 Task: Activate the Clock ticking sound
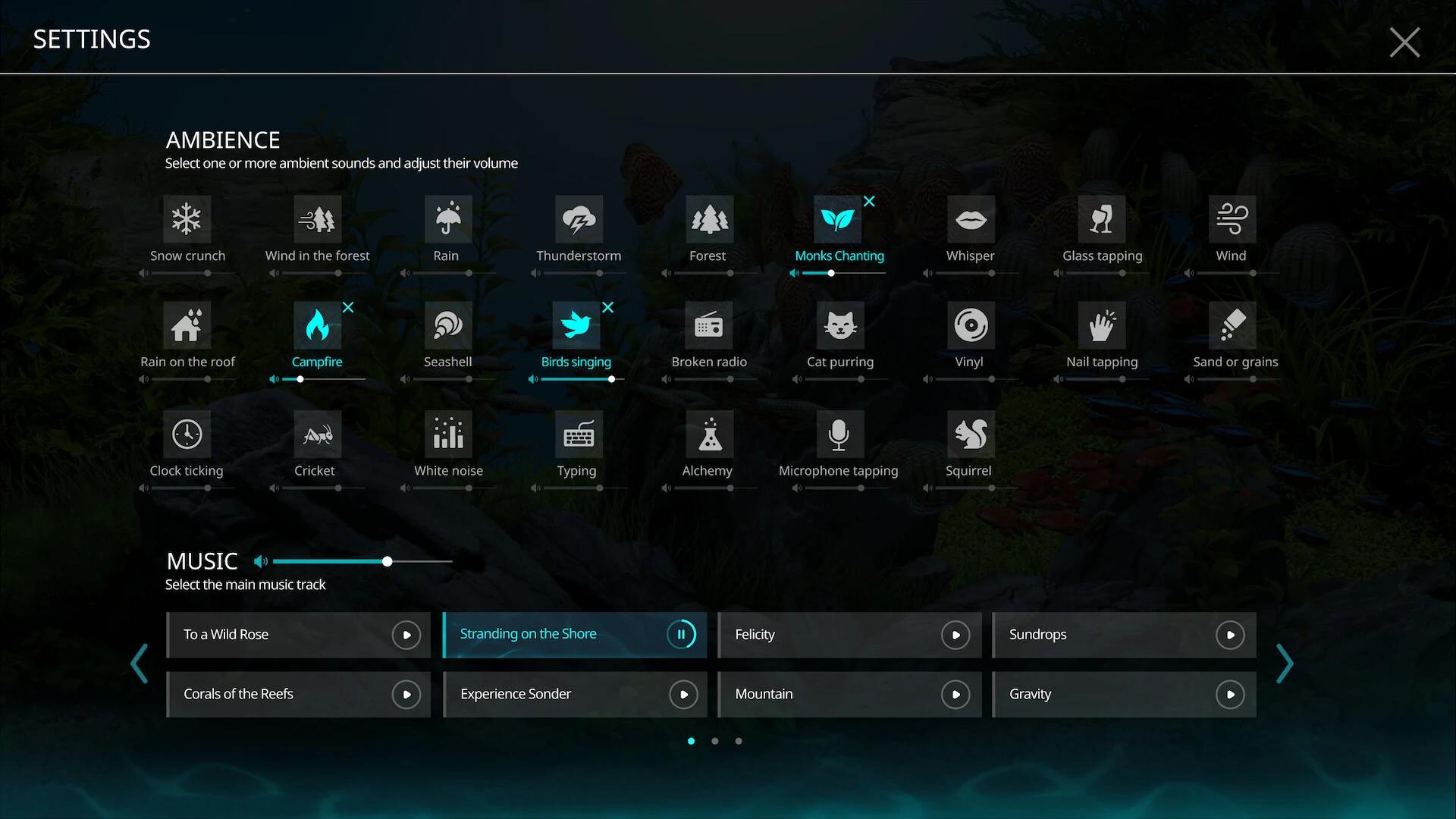187,434
